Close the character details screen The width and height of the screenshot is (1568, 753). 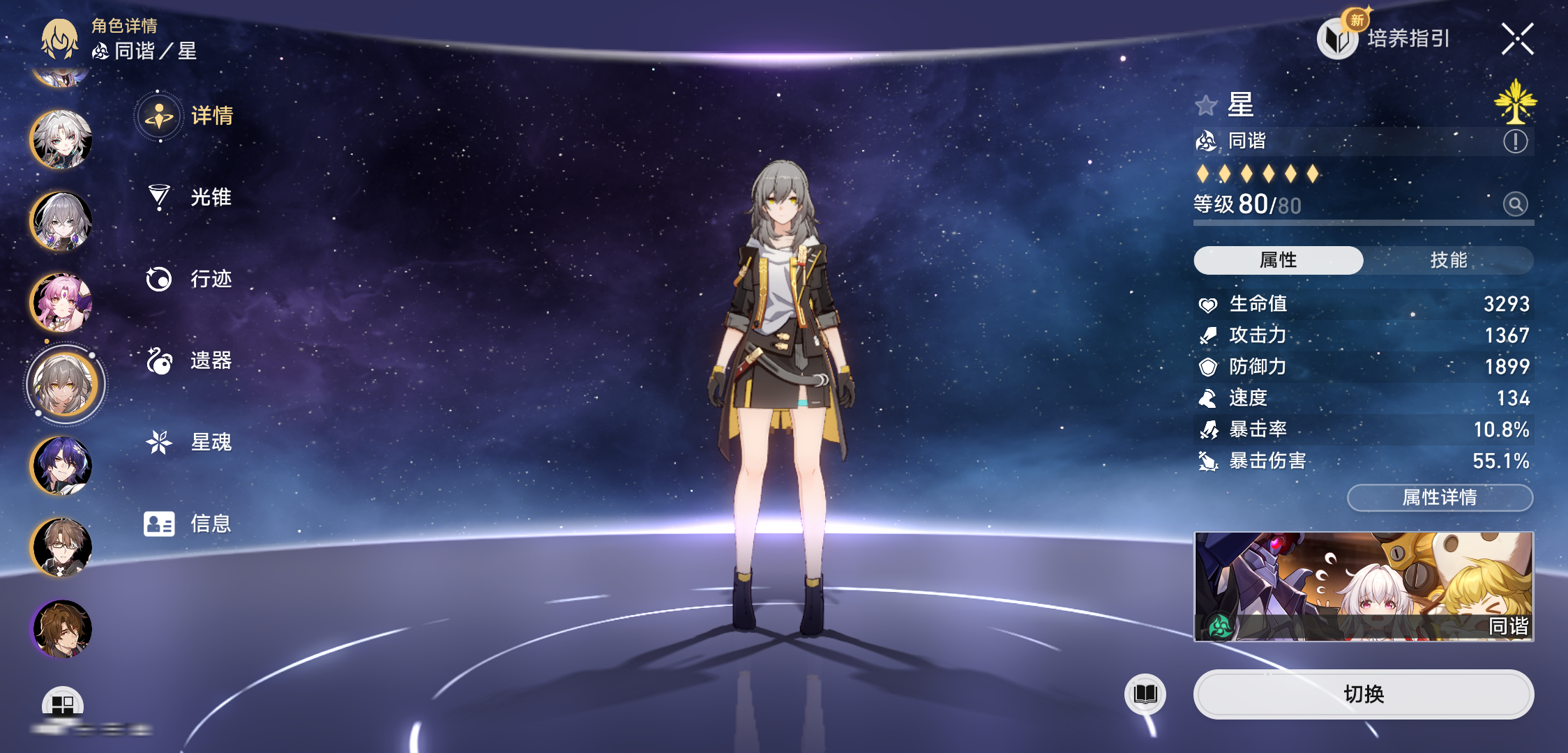coord(1517,38)
